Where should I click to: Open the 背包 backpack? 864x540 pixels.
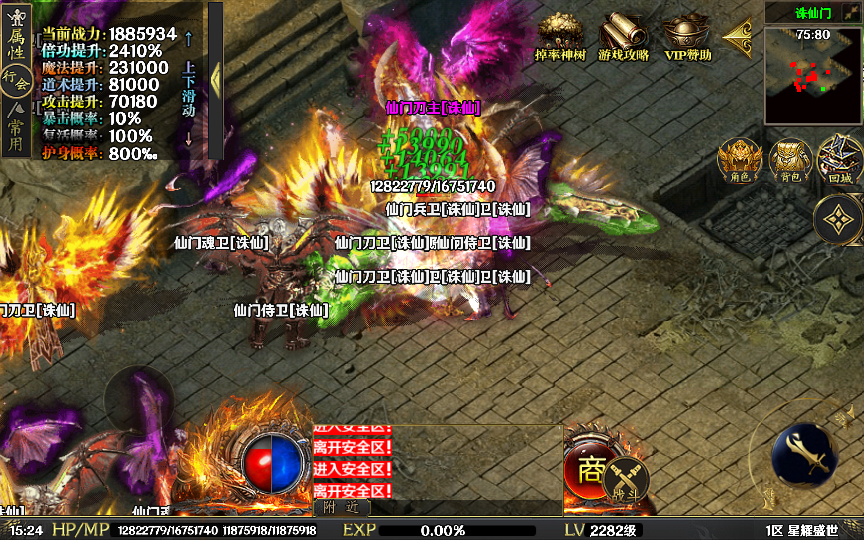pos(790,160)
